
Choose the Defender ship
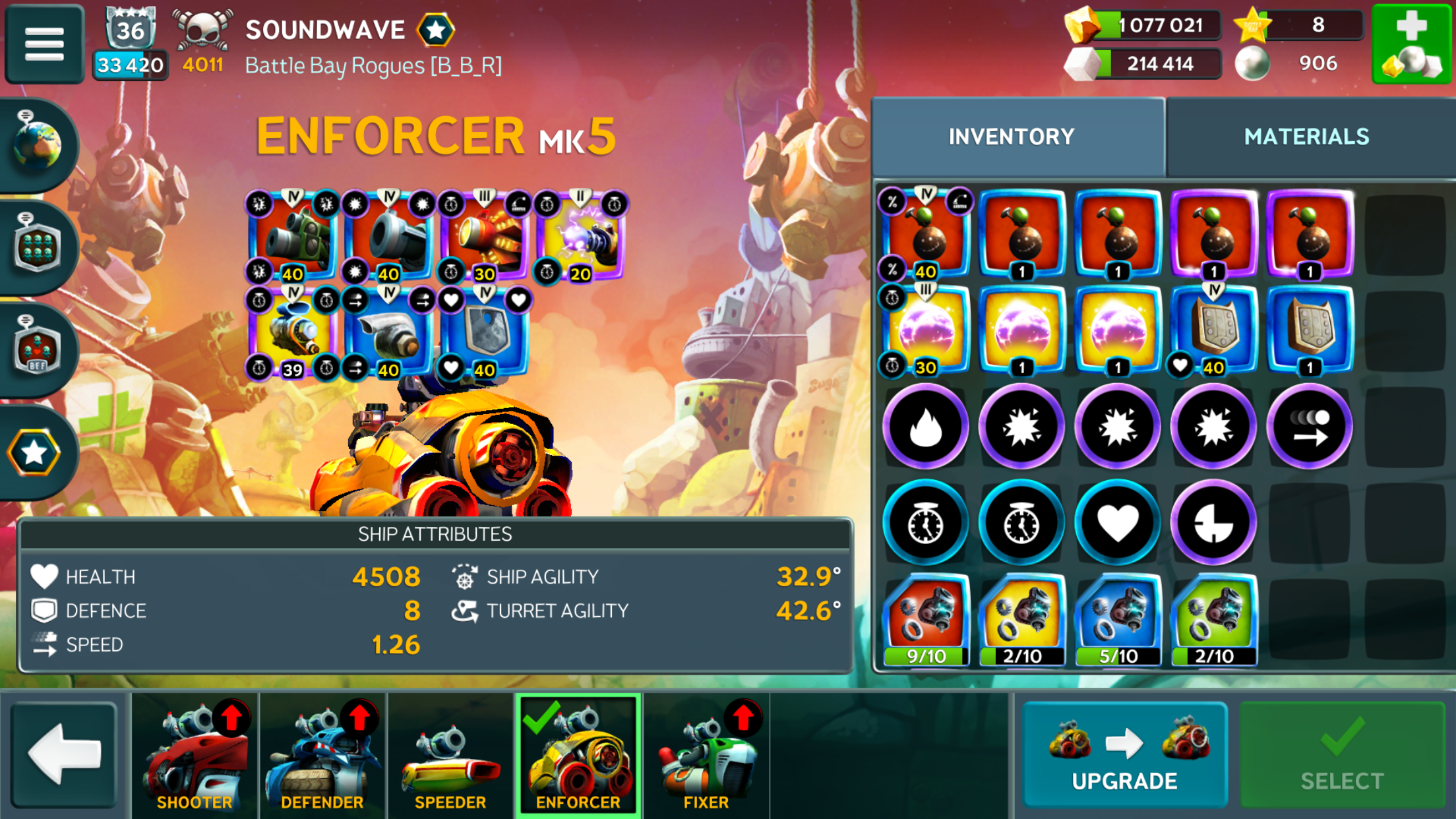point(322,756)
